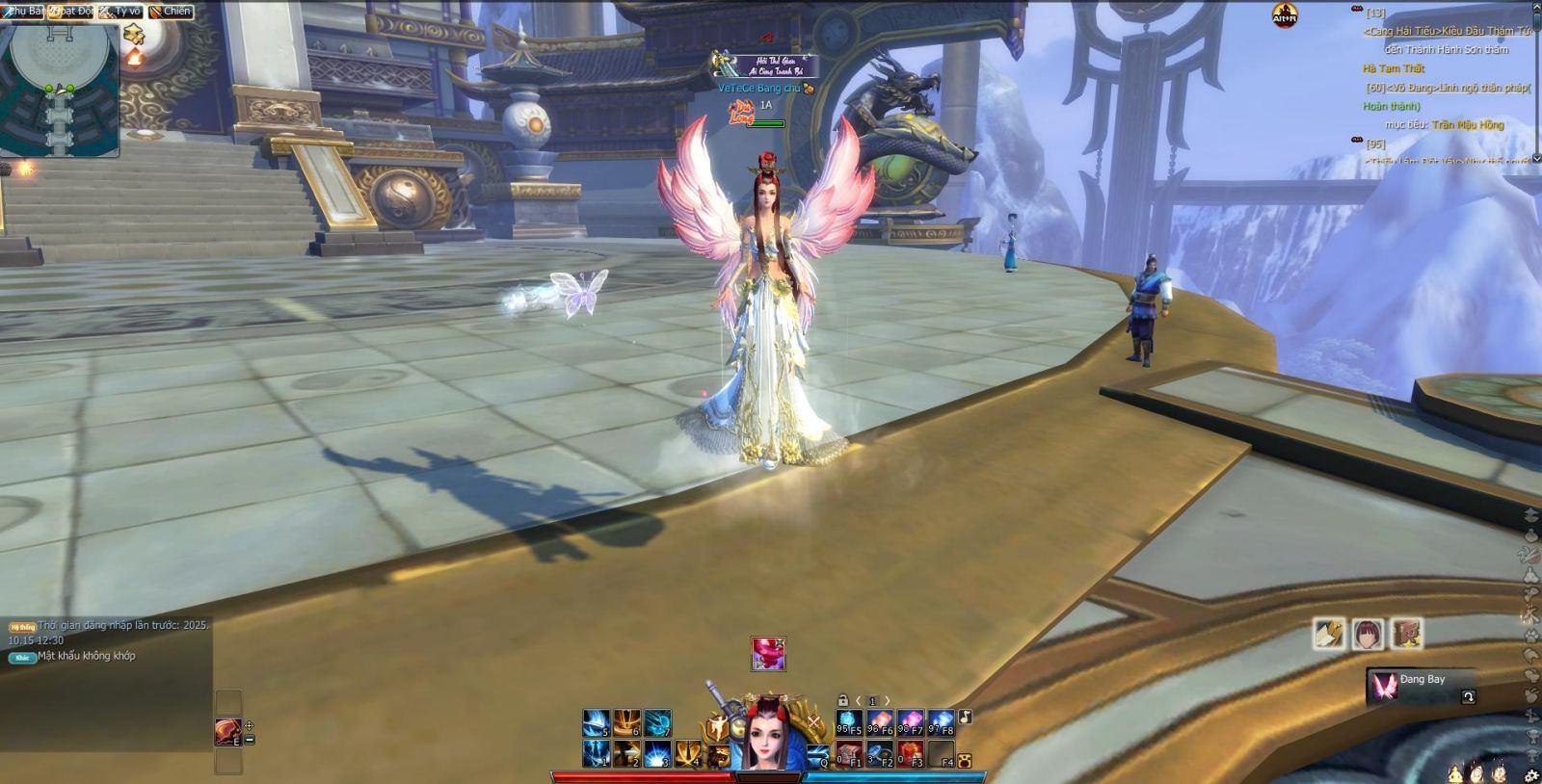The height and width of the screenshot is (784, 1542).
Task: Click the pink buff icon above the portrait
Action: click(768, 653)
